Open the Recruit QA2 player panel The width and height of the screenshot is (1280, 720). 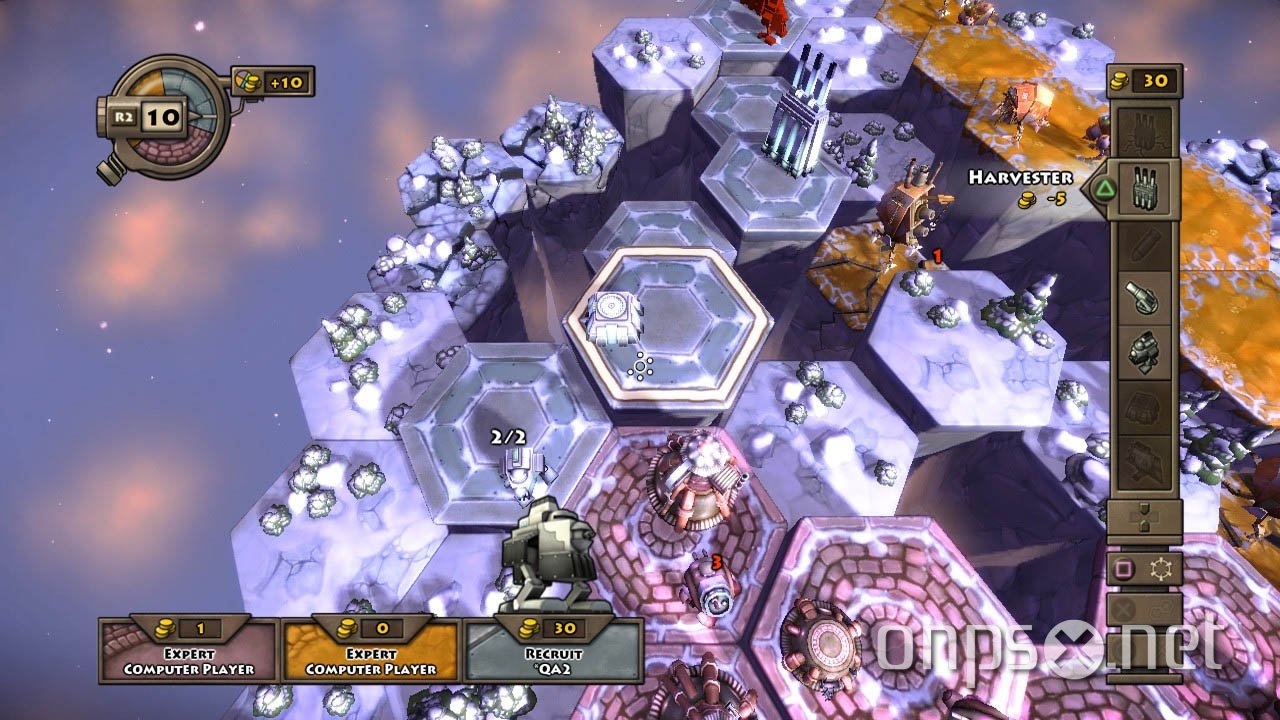click(553, 655)
